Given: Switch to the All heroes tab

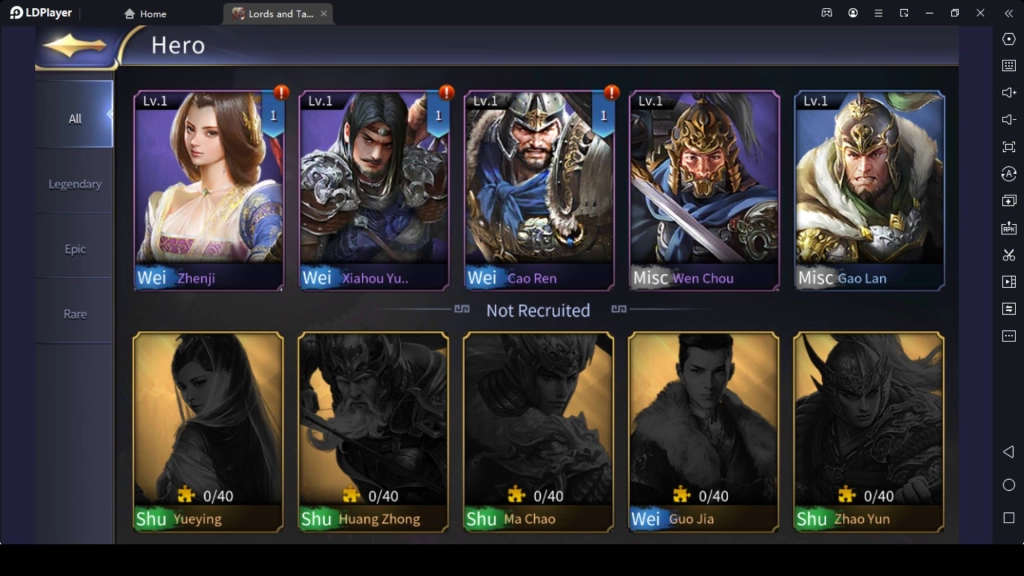Looking at the screenshot, I should (75, 118).
